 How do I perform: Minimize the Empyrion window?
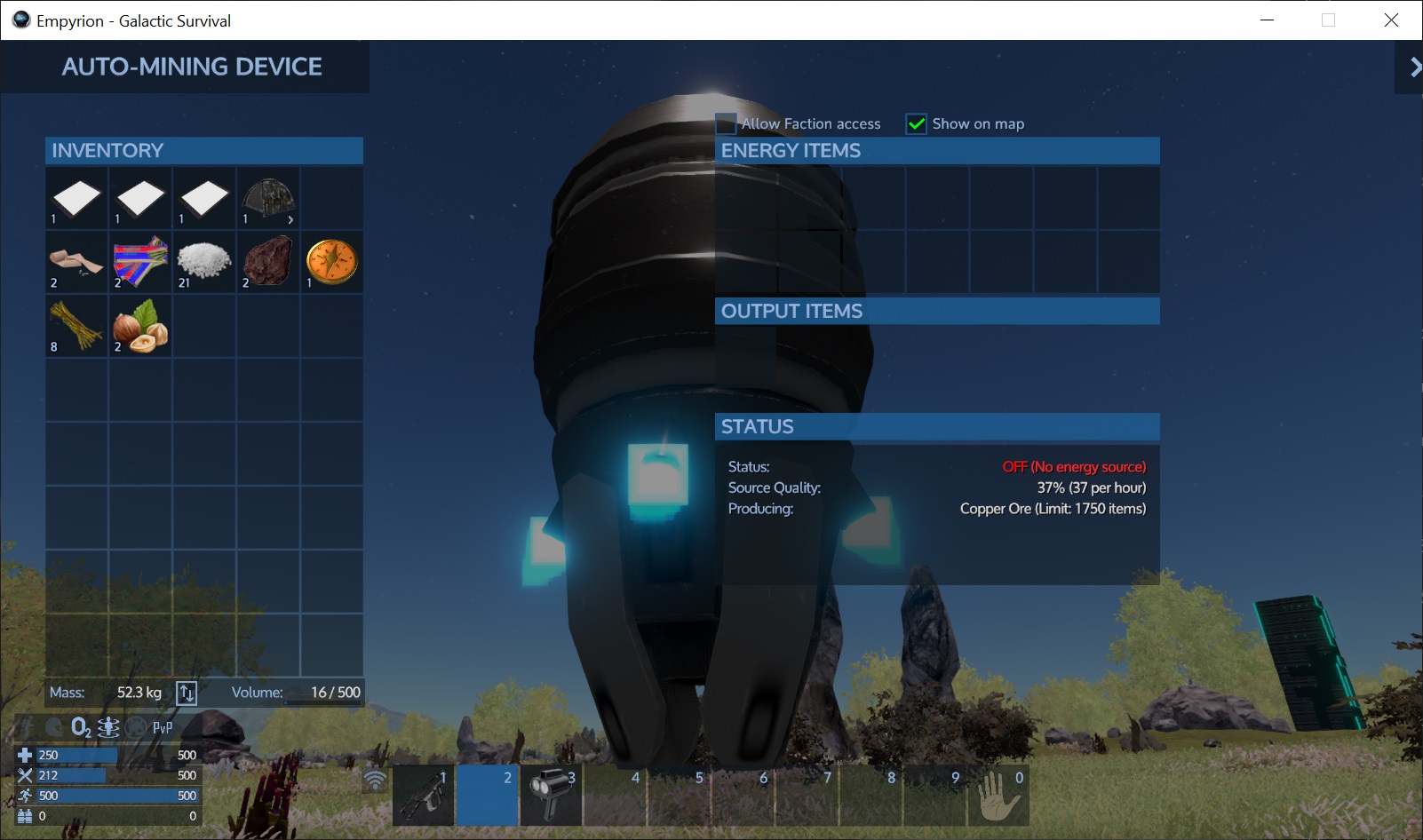(x=1268, y=20)
